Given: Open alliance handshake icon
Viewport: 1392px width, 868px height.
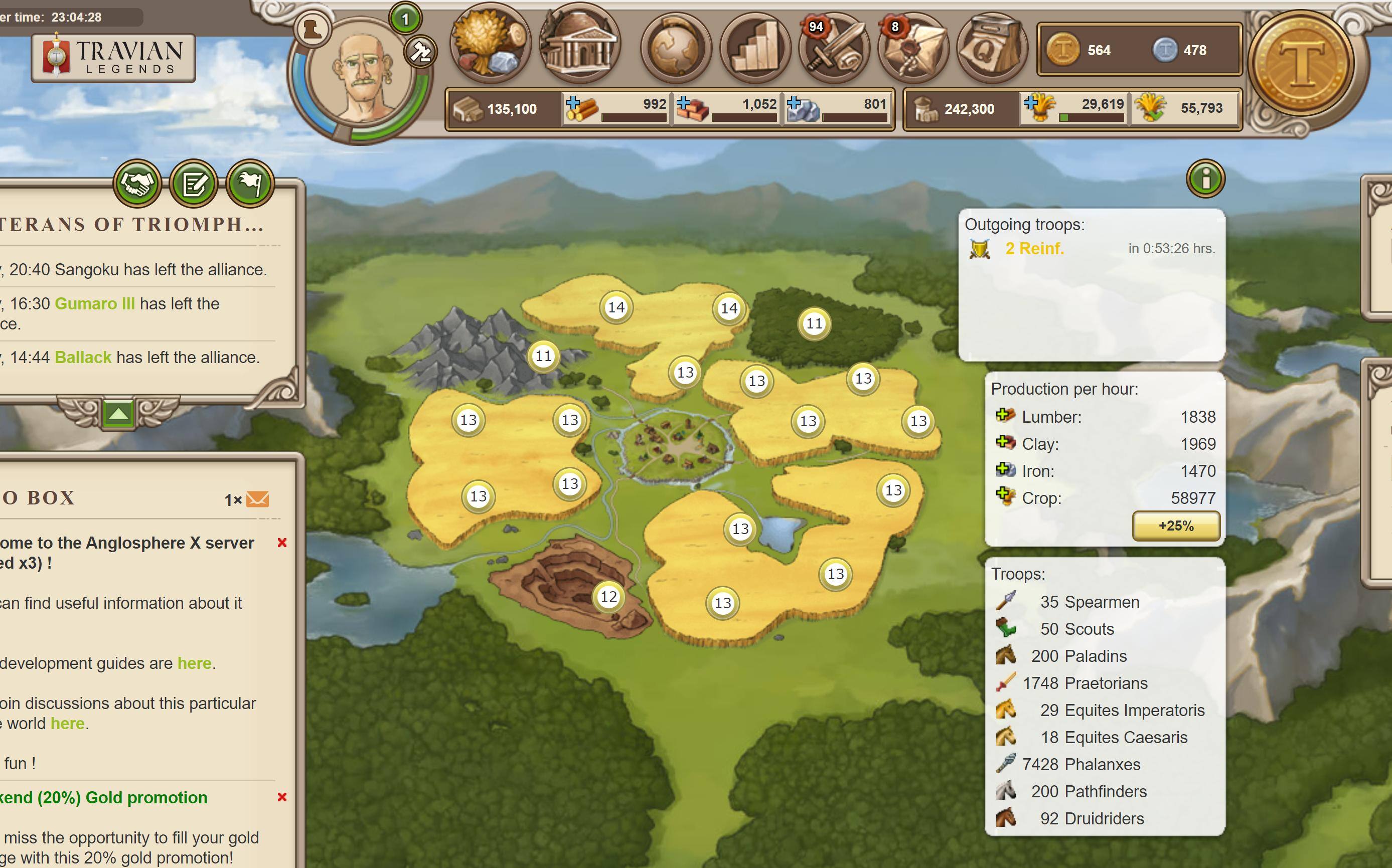Looking at the screenshot, I should click(x=137, y=184).
